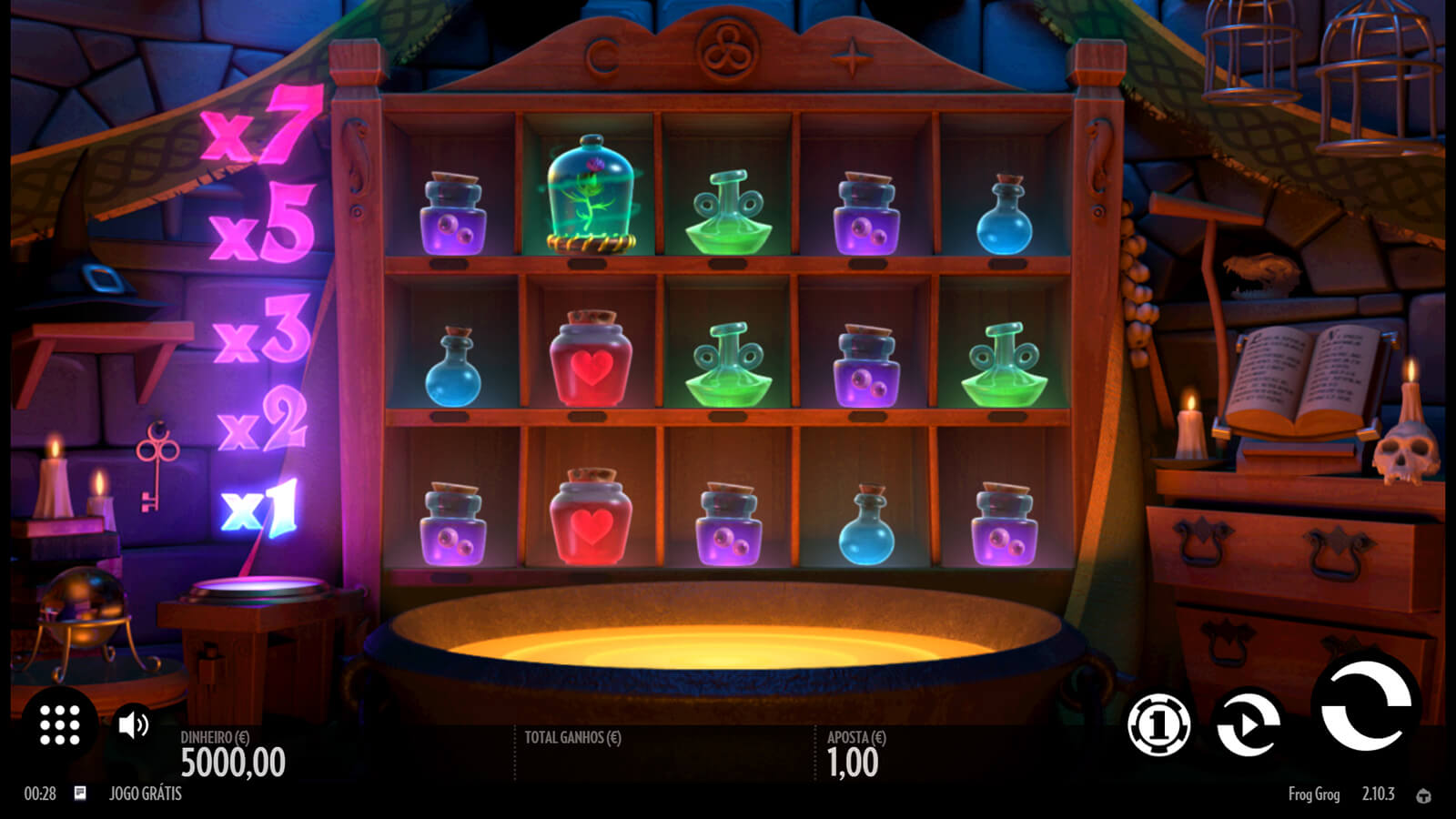
Task: Start autoplay with the play-arrow button
Action: 1249,724
